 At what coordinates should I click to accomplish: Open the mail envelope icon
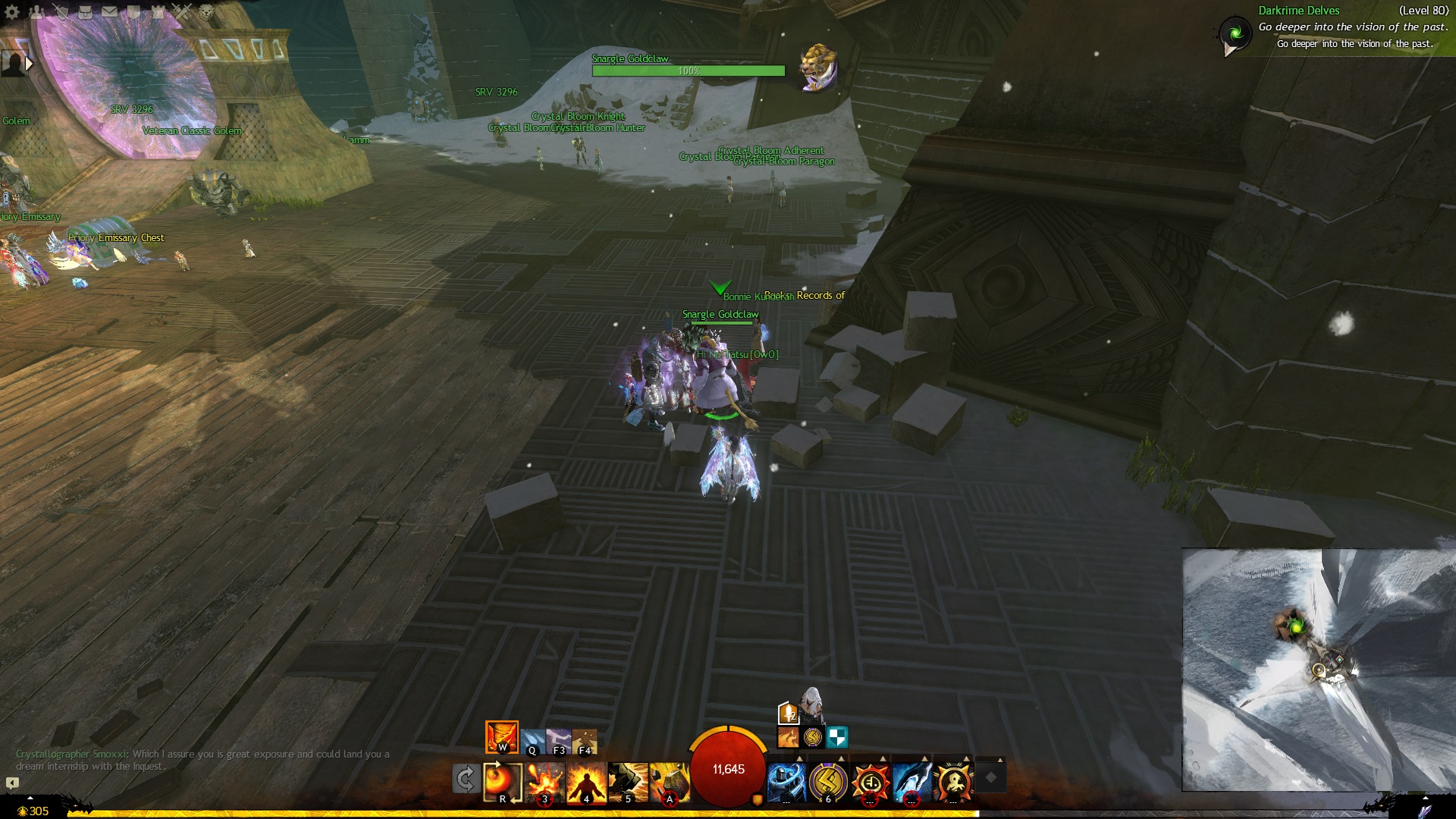[x=109, y=11]
